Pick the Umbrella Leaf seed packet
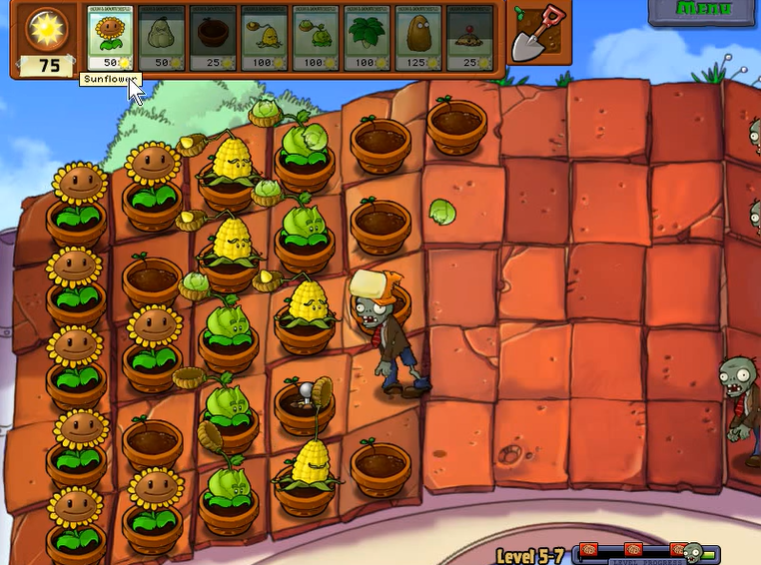The height and width of the screenshot is (565, 761). click(368, 38)
